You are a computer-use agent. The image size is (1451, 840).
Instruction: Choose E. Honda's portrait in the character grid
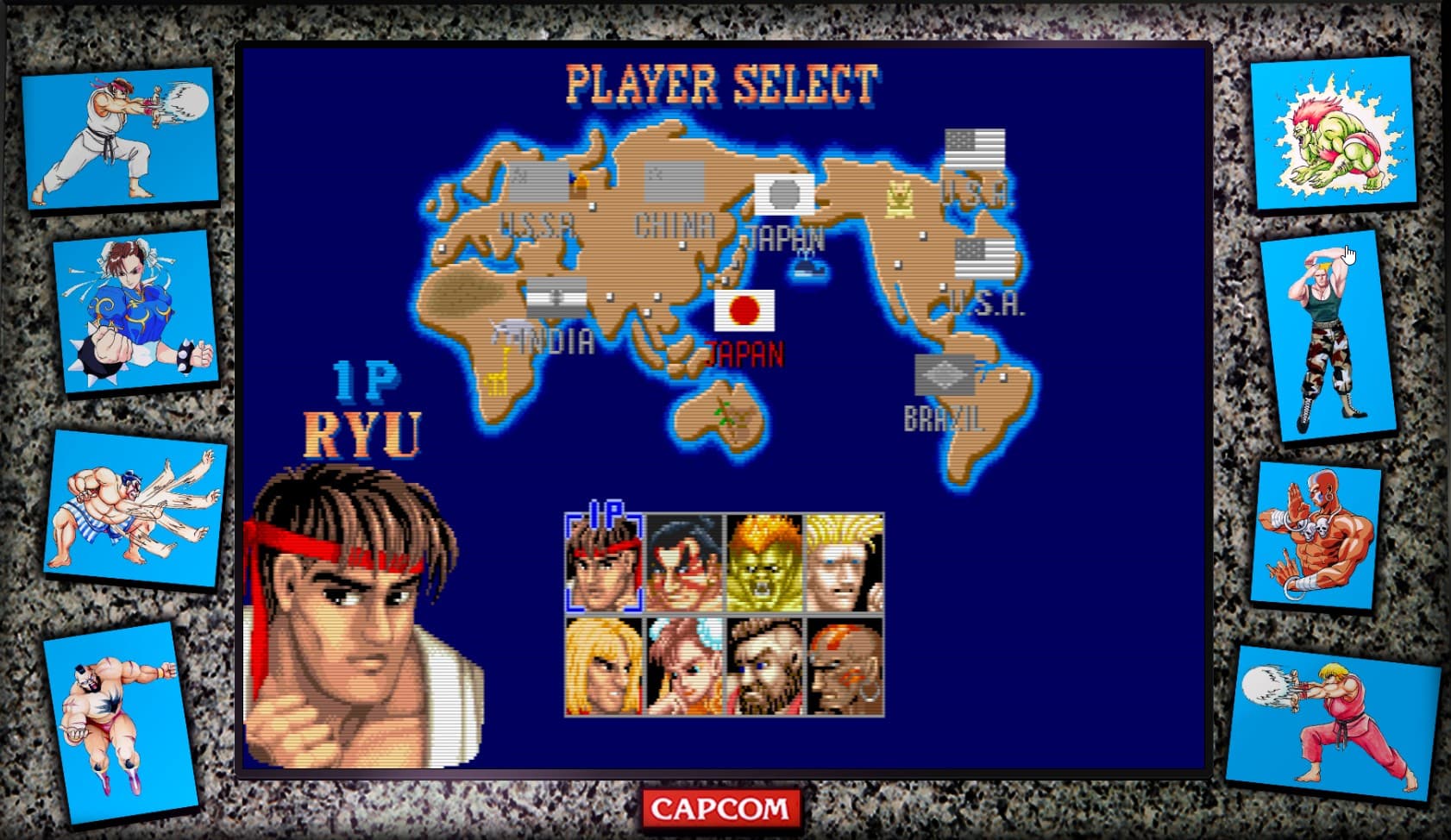685,563
